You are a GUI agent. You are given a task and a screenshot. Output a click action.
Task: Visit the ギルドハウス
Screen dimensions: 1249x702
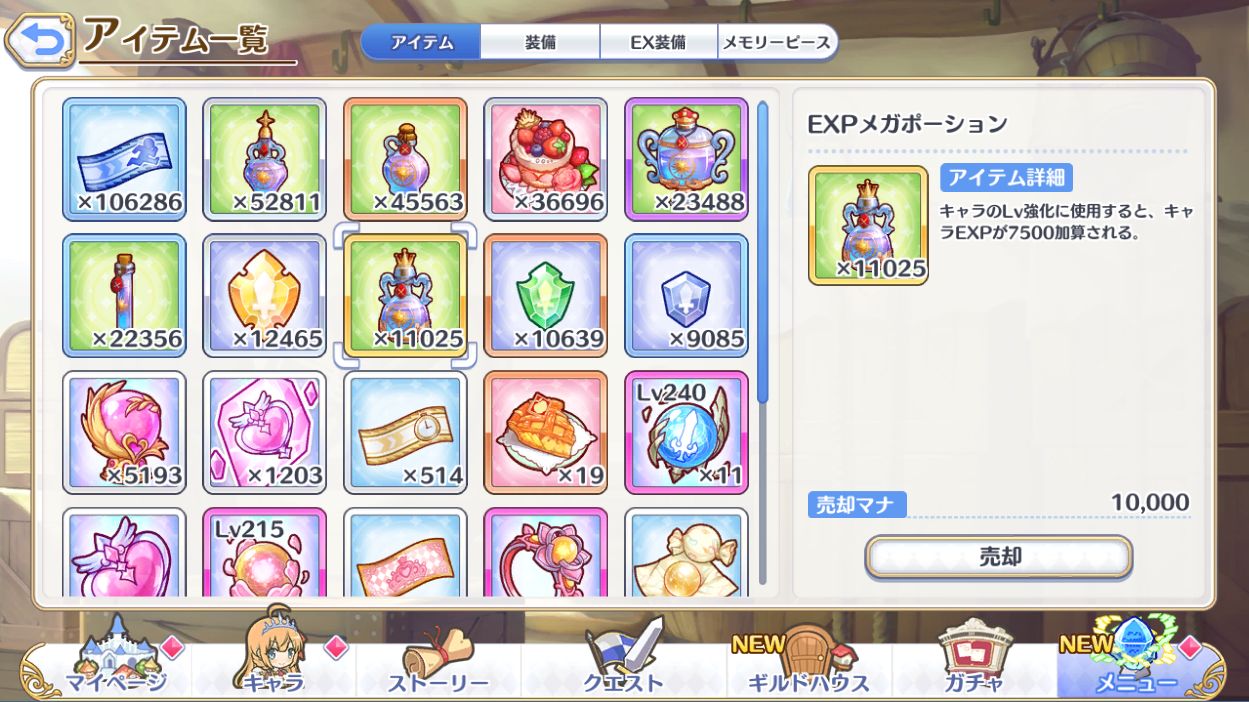coord(808,663)
